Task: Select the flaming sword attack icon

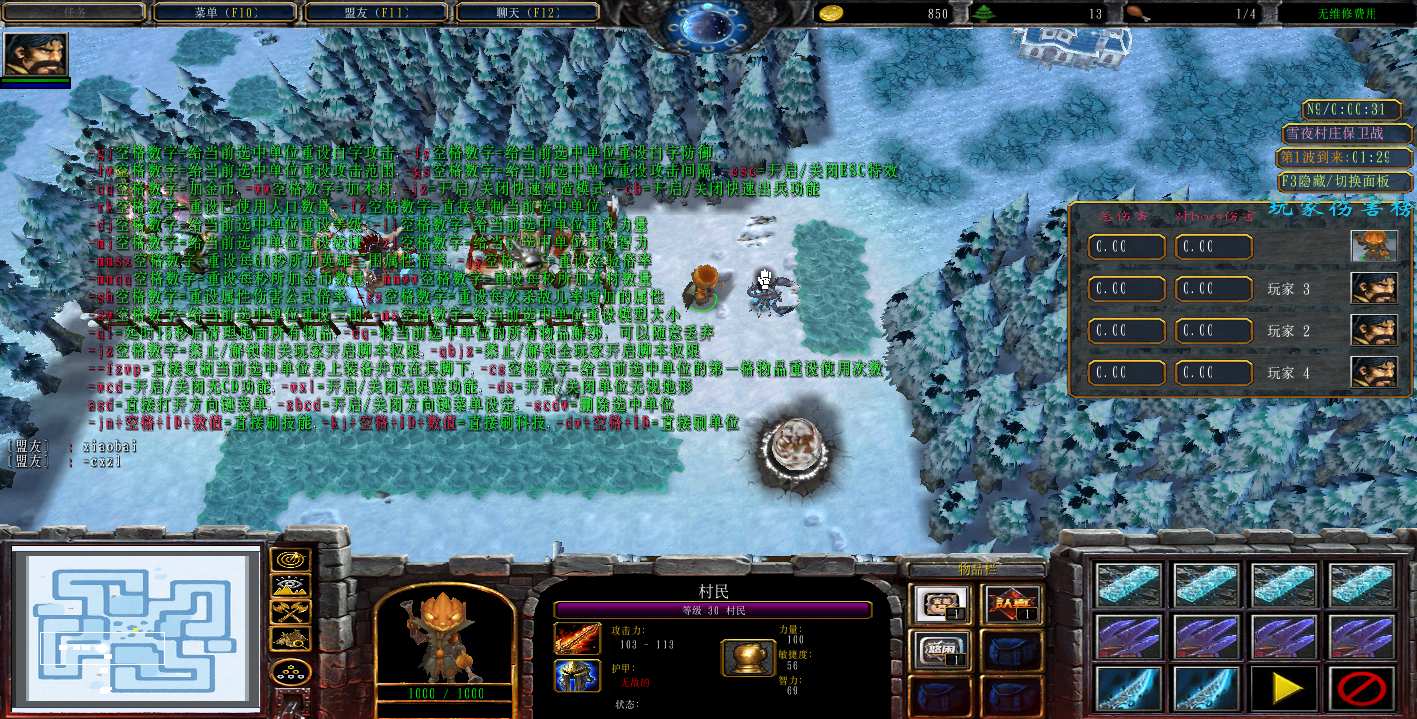Action: 577,640
